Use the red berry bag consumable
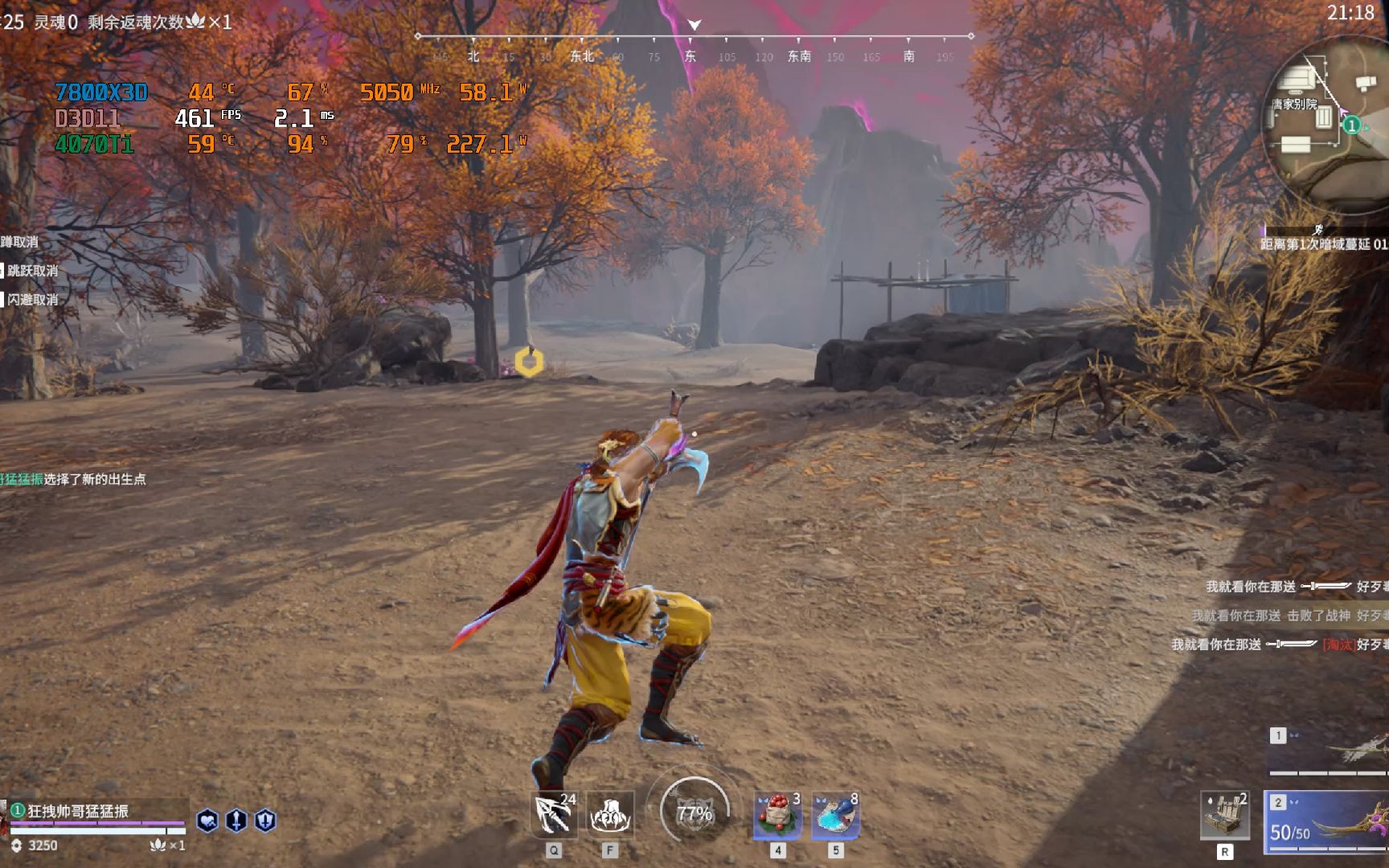The height and width of the screenshot is (868, 1389). (777, 815)
